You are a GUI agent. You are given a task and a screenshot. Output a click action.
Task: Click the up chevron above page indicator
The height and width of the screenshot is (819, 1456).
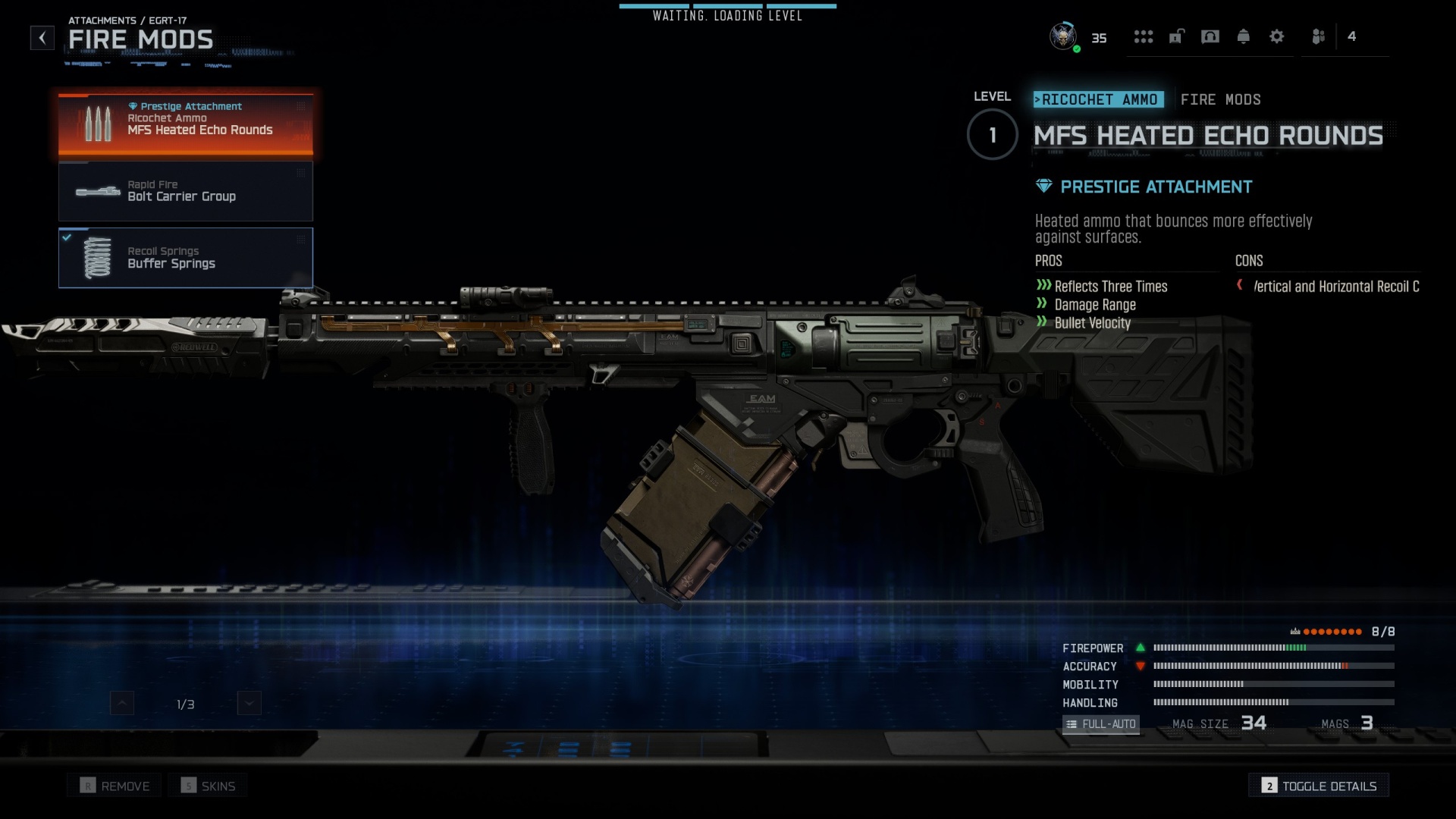click(122, 703)
